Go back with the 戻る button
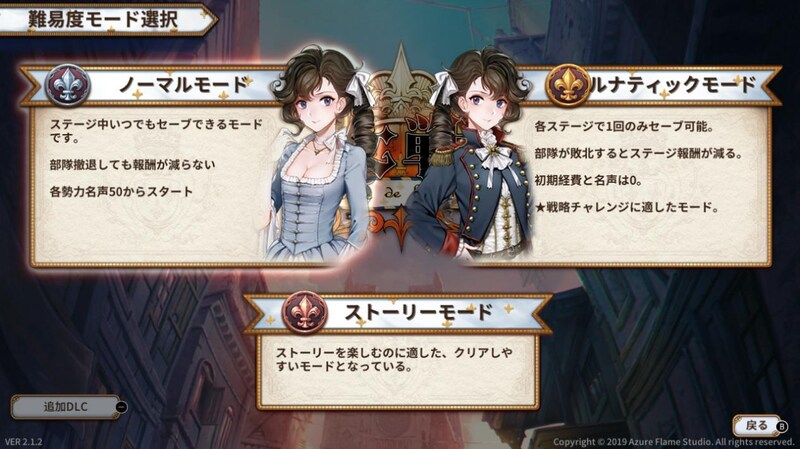This screenshot has width=800, height=449. coord(758,425)
